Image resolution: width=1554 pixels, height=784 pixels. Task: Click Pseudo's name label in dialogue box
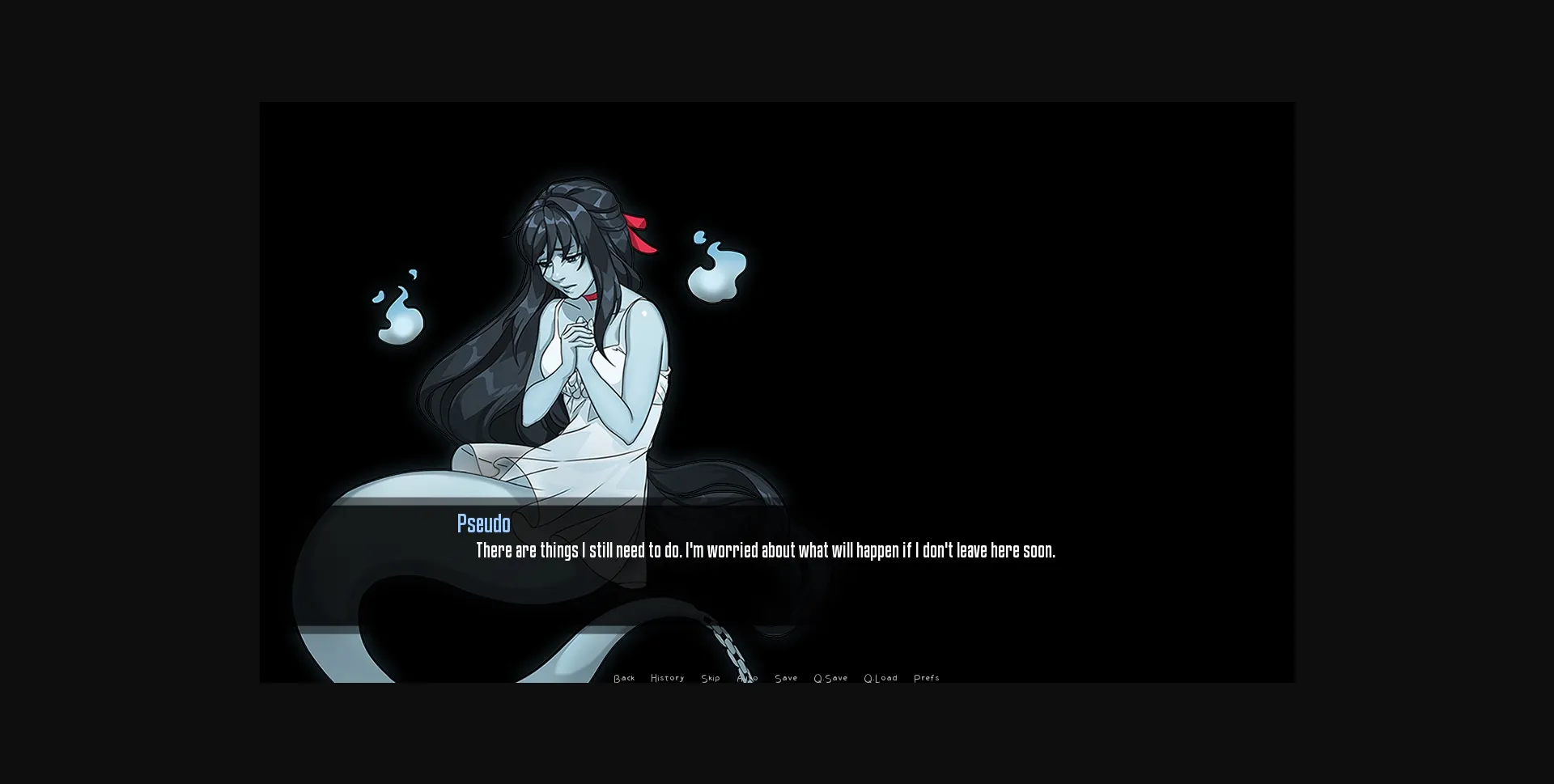tap(482, 523)
